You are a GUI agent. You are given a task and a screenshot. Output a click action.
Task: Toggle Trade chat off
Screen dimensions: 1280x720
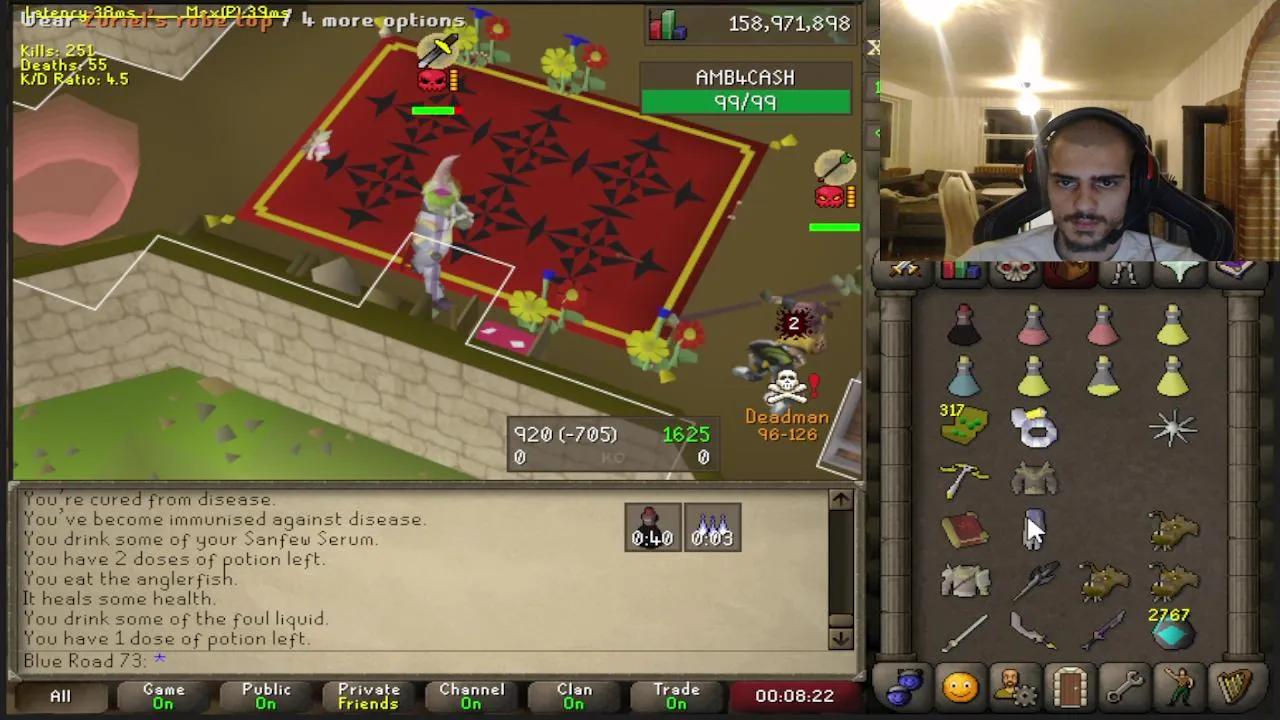676,694
